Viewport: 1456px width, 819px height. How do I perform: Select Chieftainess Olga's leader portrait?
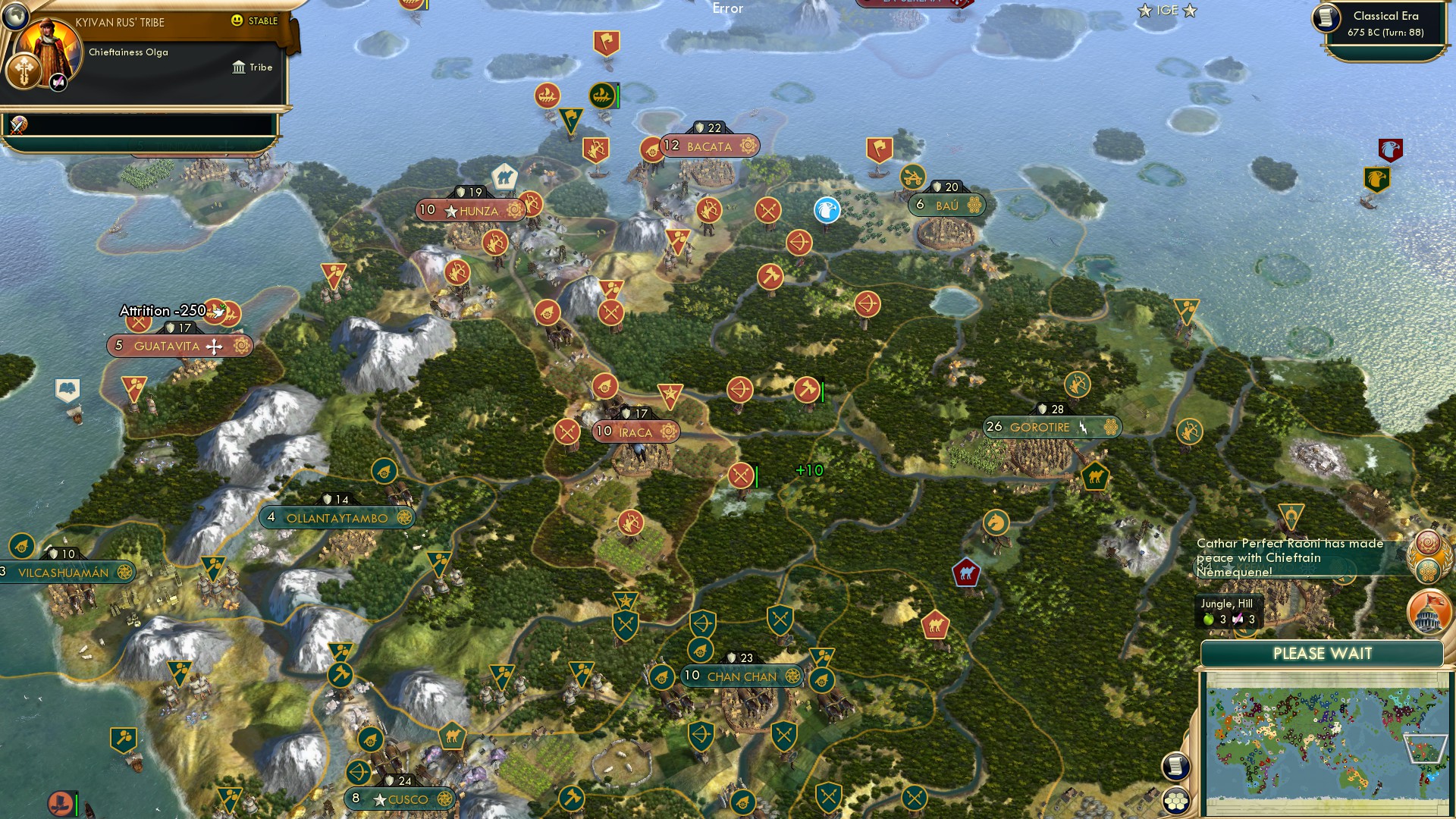[x=48, y=45]
